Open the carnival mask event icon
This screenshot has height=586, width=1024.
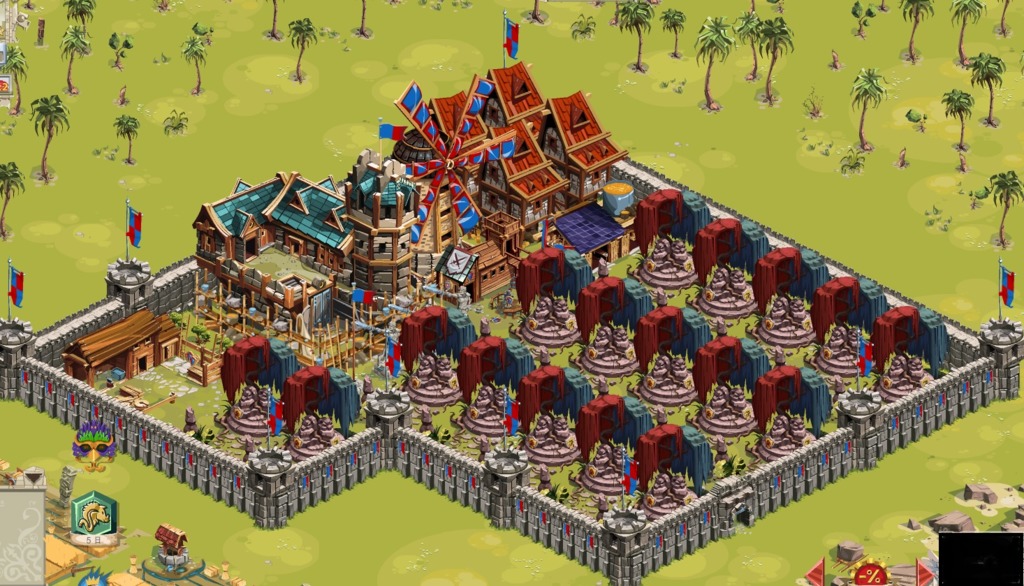[94, 447]
